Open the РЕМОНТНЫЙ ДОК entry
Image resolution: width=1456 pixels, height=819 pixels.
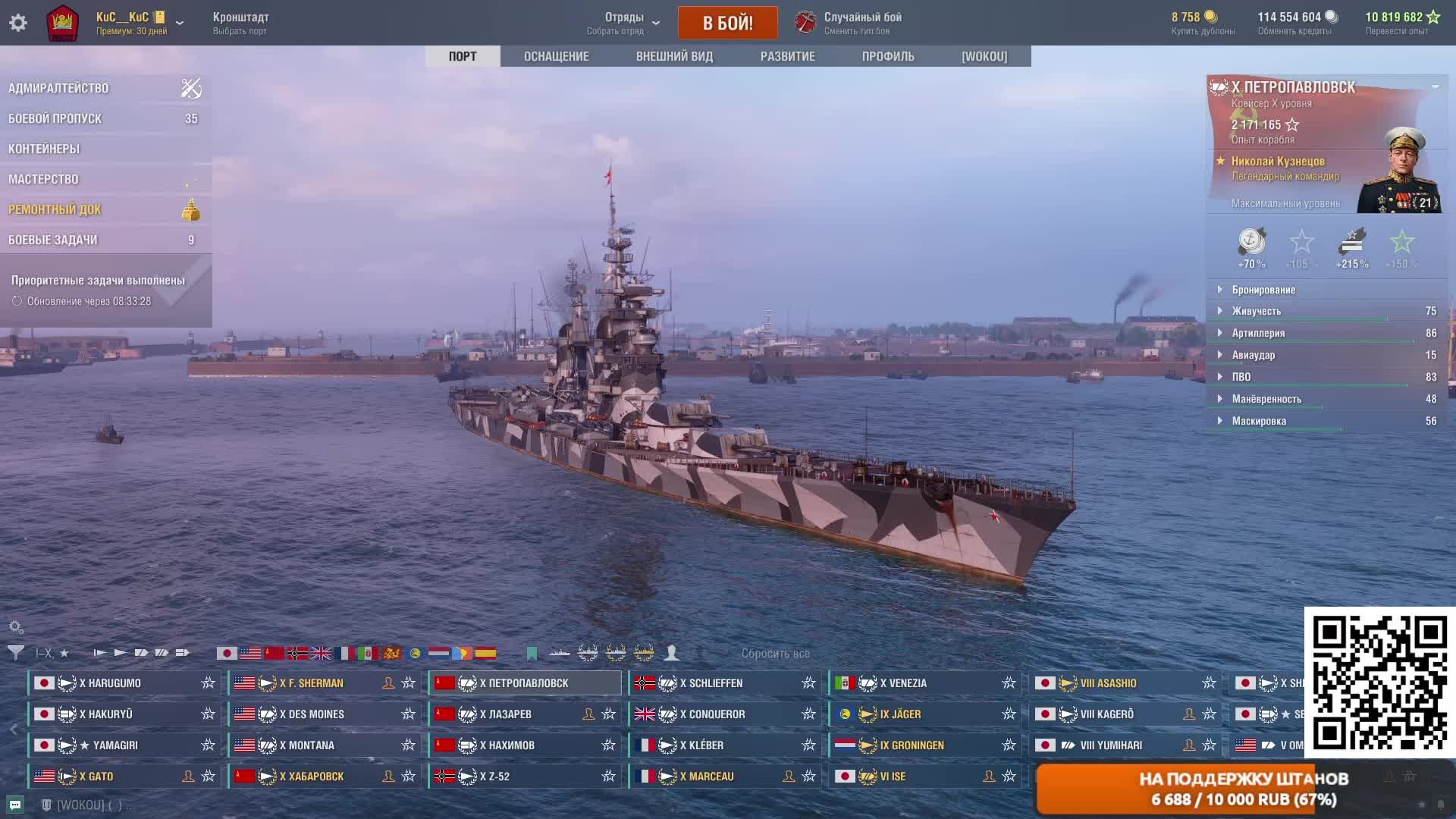(x=55, y=210)
